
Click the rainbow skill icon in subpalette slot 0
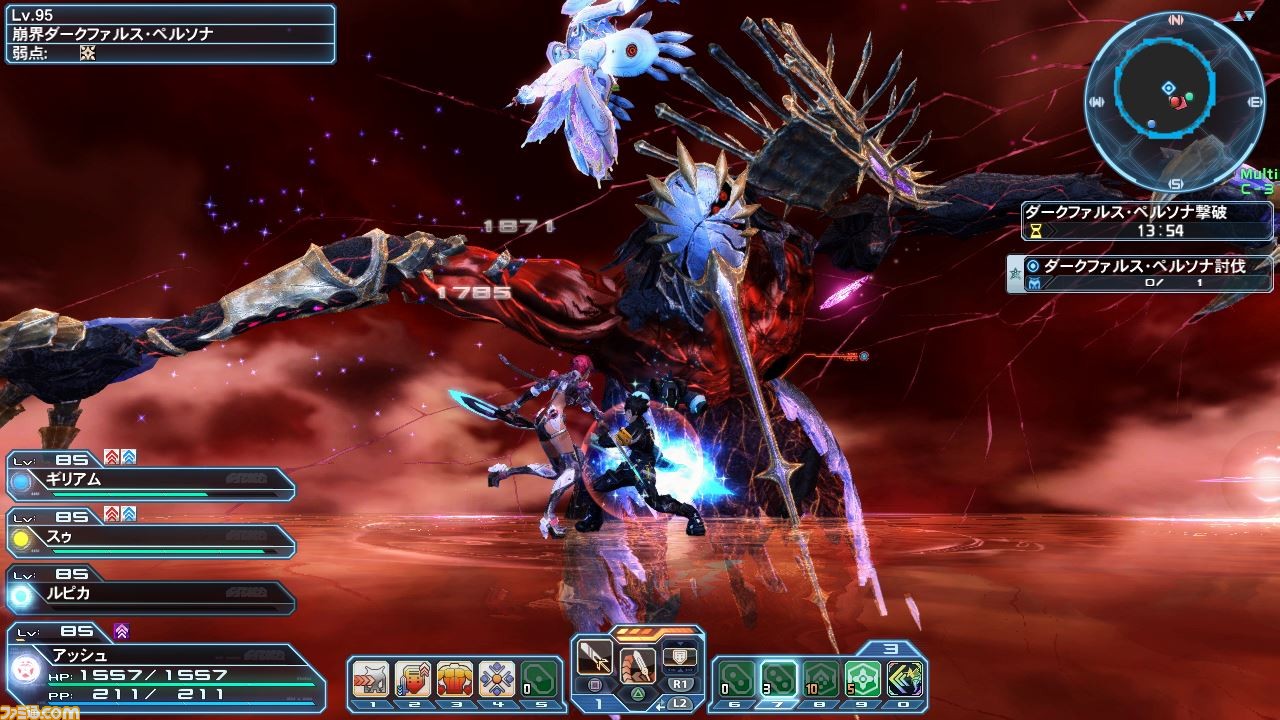903,678
